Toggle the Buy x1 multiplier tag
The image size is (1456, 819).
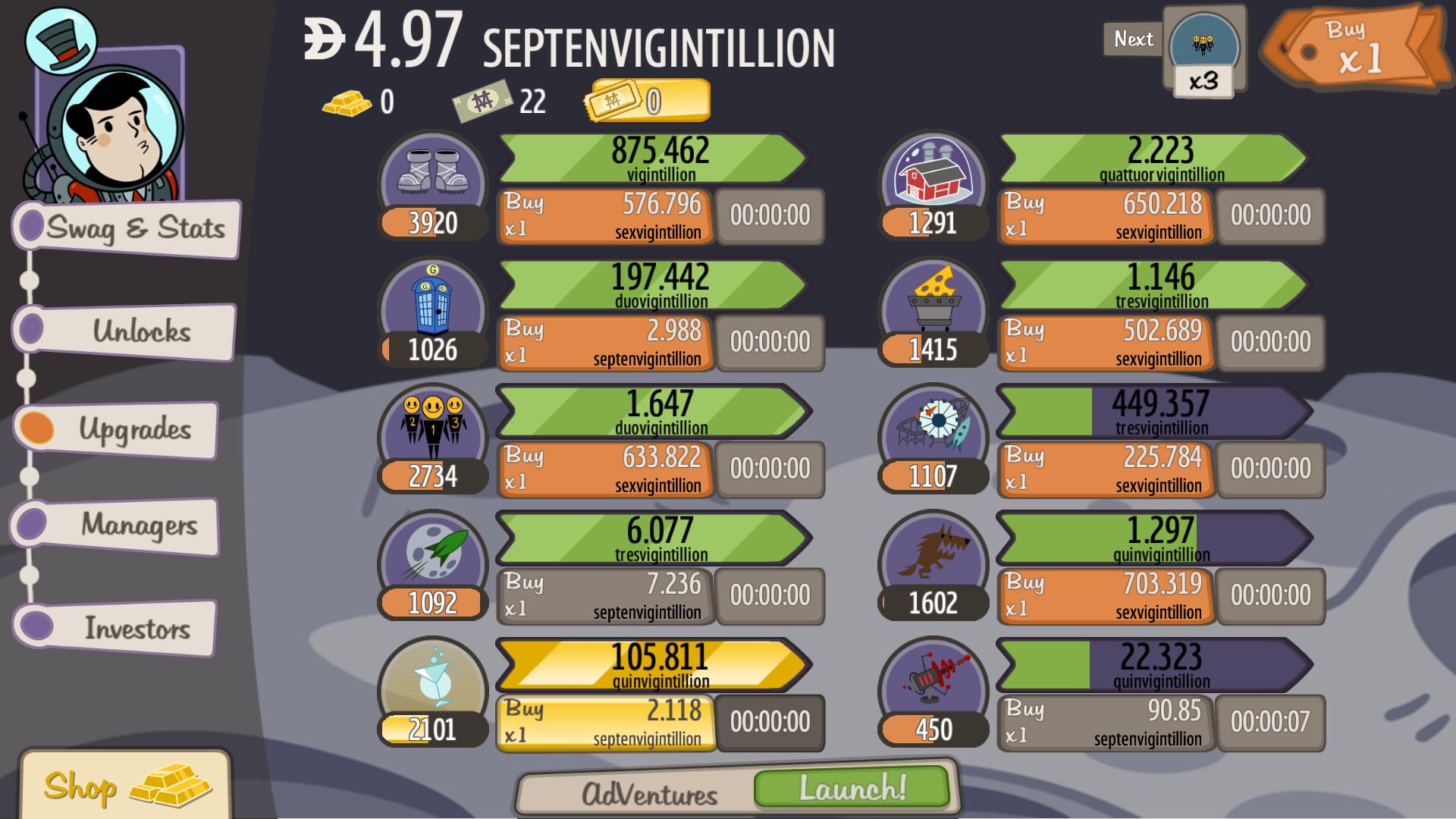(1357, 45)
